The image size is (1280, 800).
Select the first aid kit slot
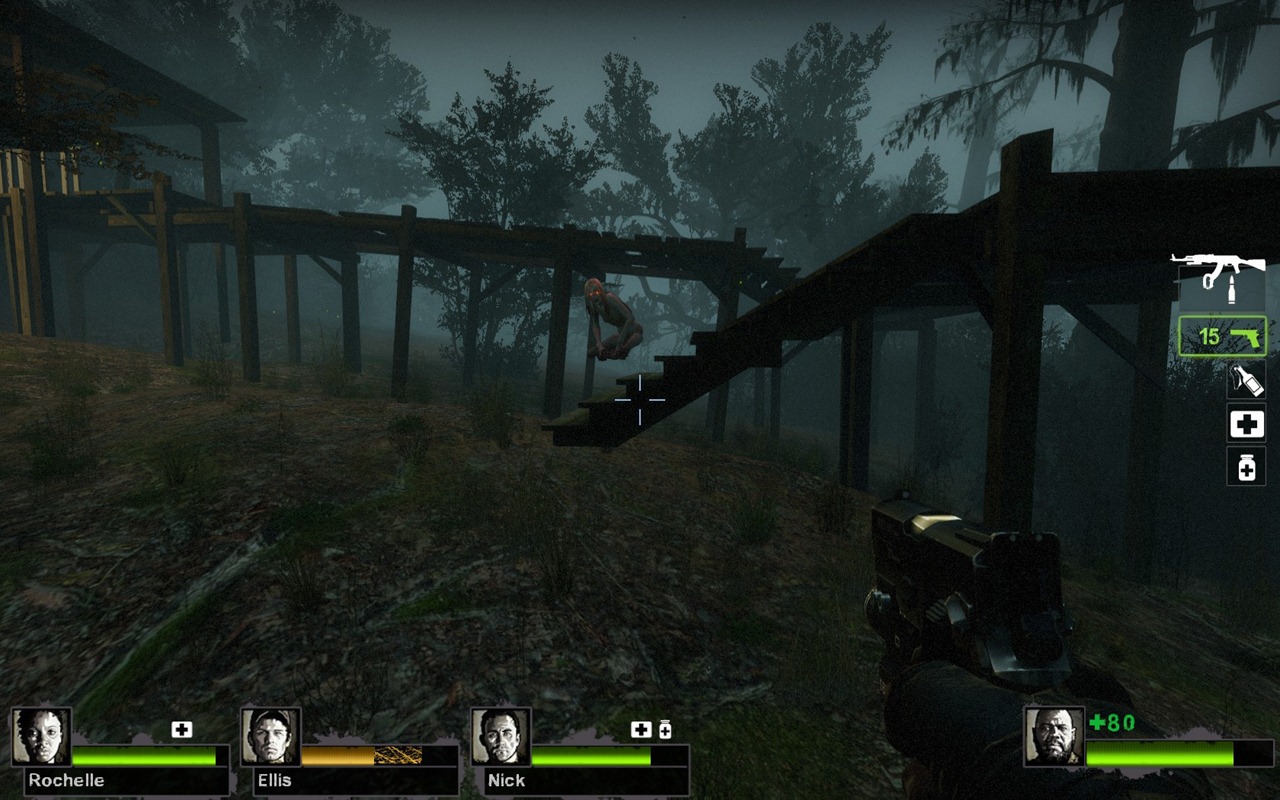pos(1246,424)
